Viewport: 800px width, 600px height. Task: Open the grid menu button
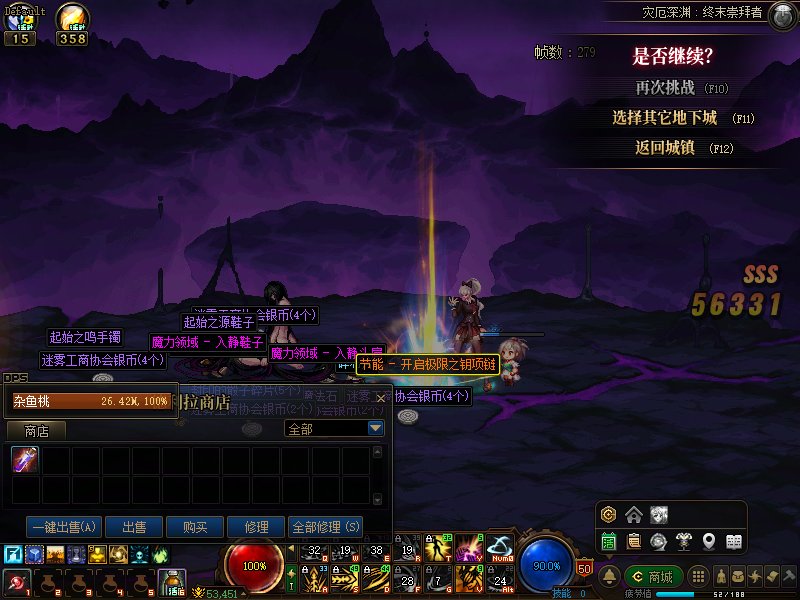(x=700, y=576)
